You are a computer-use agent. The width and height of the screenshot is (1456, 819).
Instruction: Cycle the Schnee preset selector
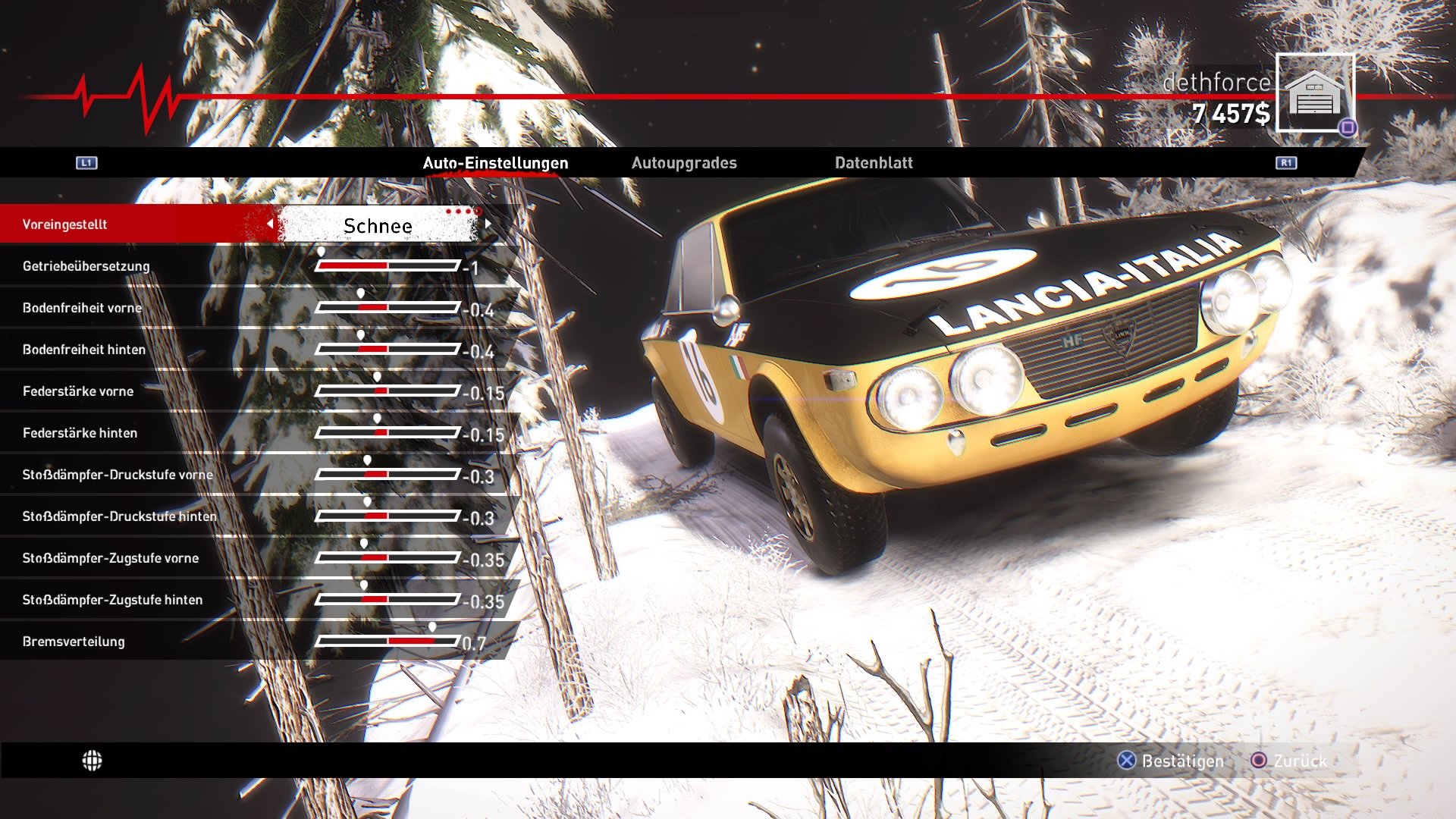(x=379, y=225)
